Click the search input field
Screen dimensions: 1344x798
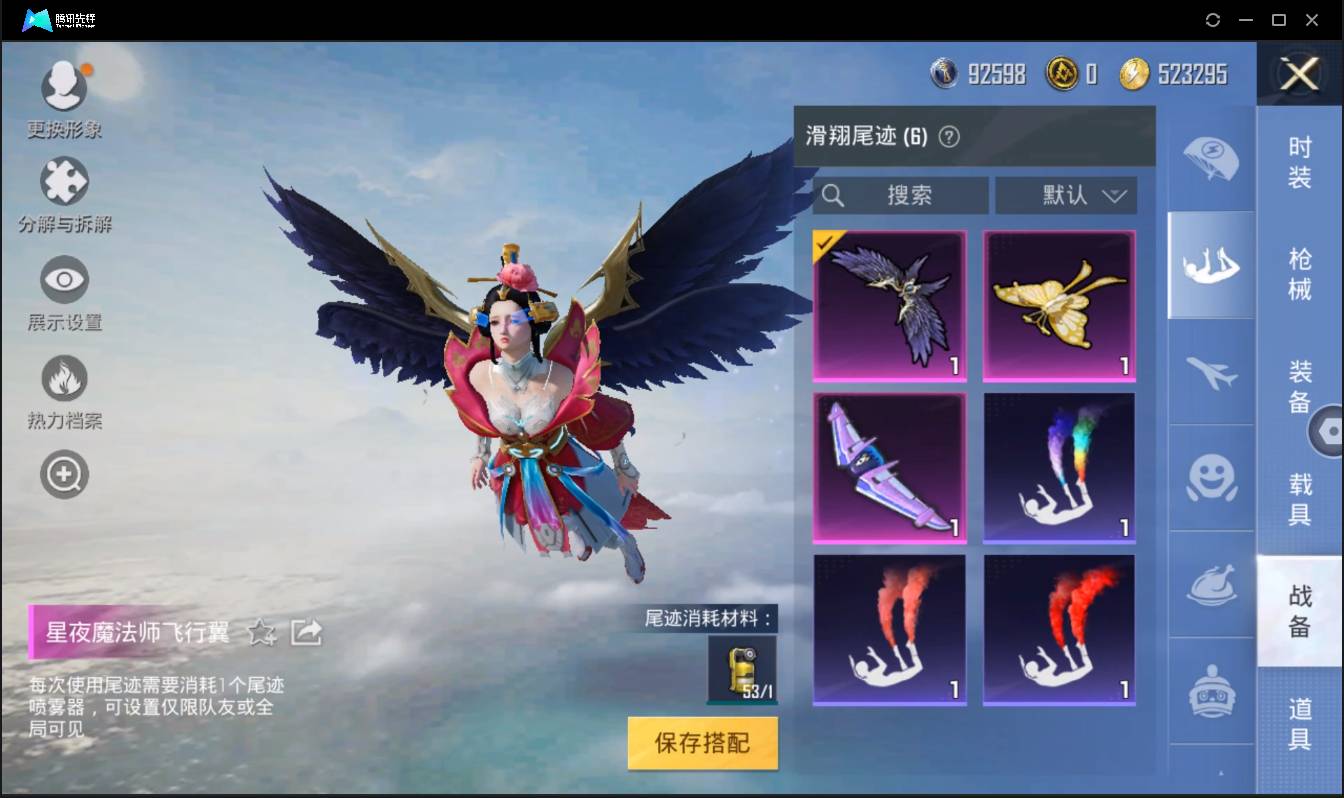pyautogui.click(x=900, y=196)
